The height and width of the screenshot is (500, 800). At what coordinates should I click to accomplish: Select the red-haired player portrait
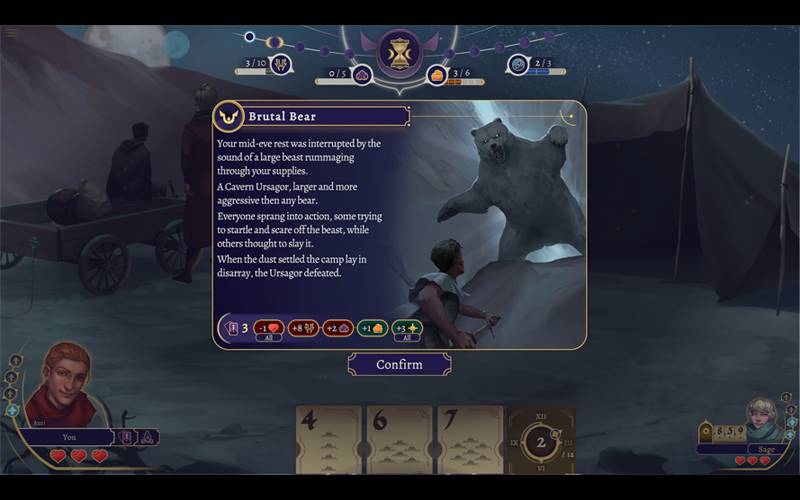(60, 385)
